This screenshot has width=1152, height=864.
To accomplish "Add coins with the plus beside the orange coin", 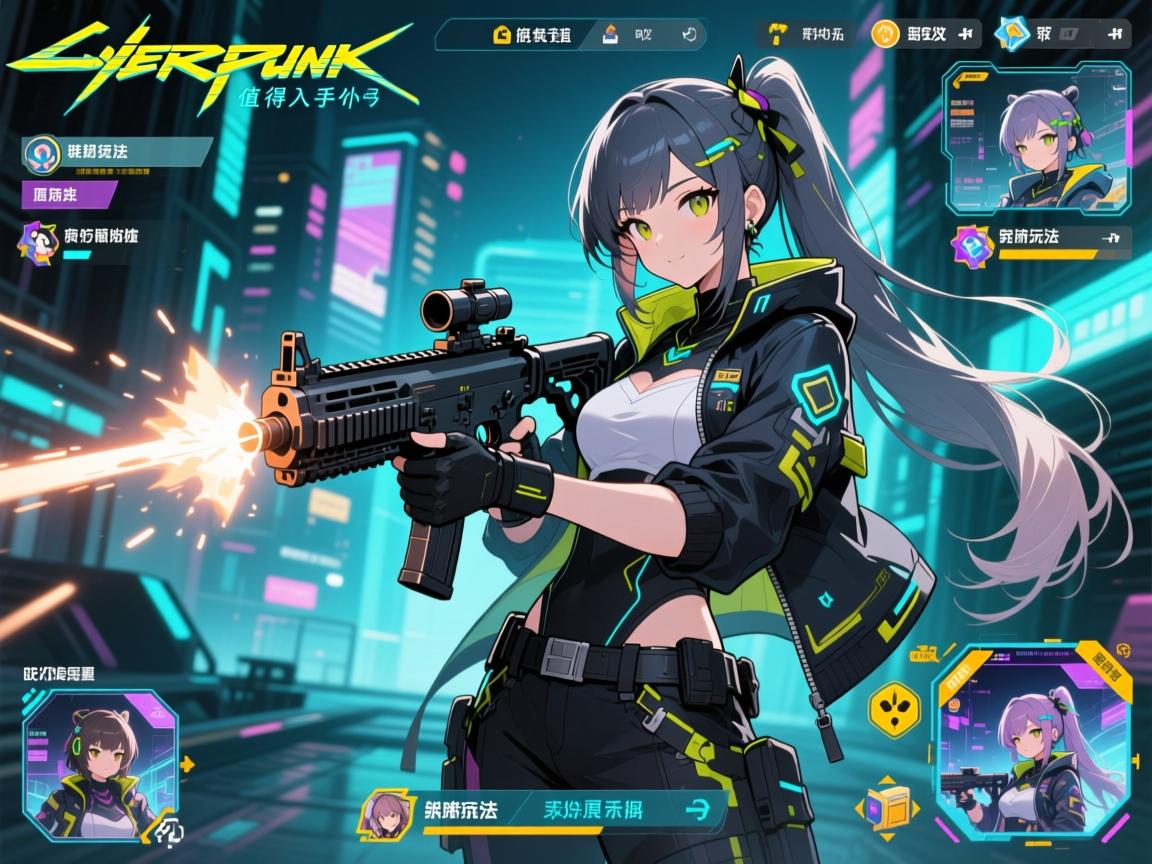I will tap(965, 34).
